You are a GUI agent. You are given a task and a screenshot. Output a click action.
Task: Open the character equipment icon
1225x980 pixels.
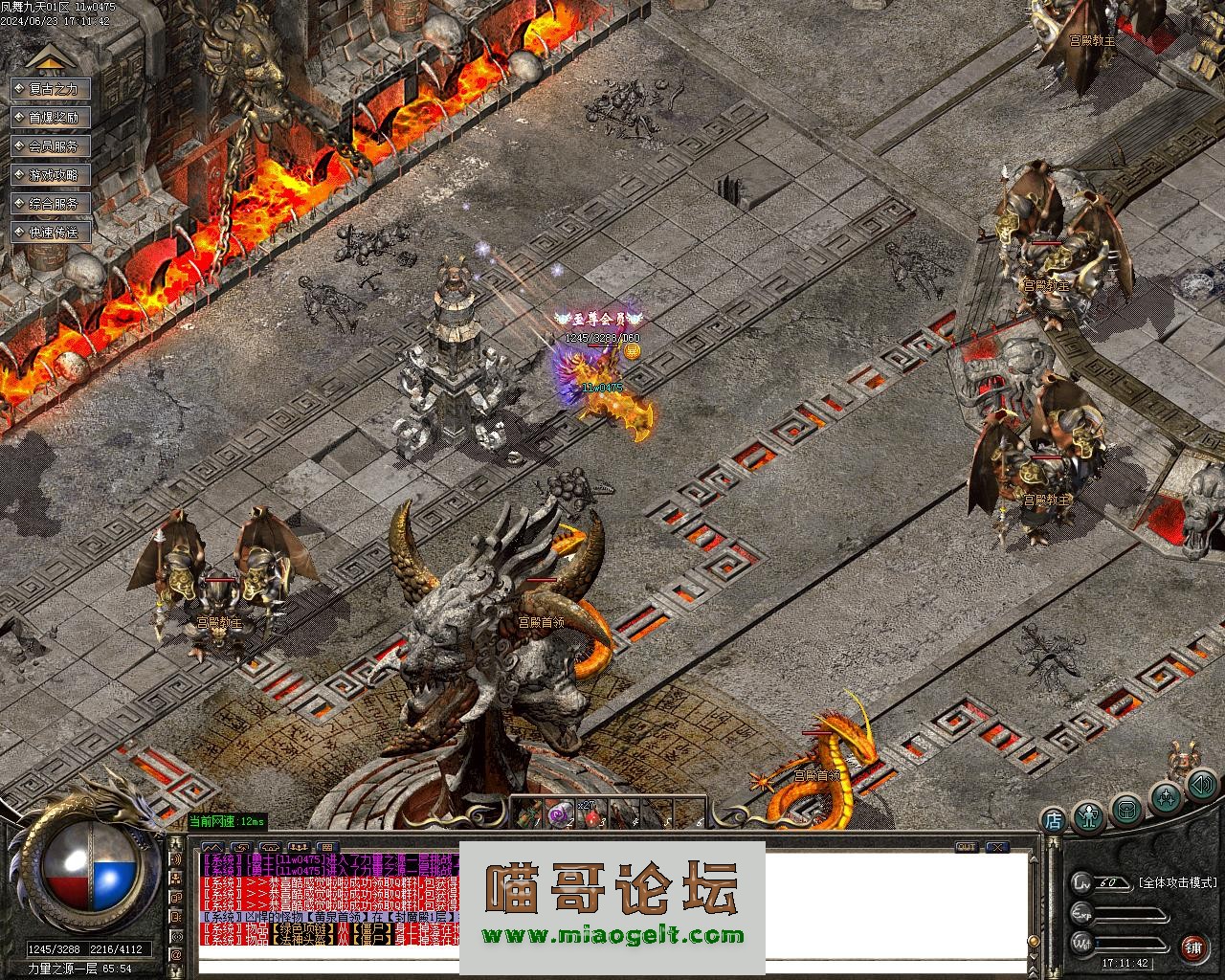click(1089, 816)
